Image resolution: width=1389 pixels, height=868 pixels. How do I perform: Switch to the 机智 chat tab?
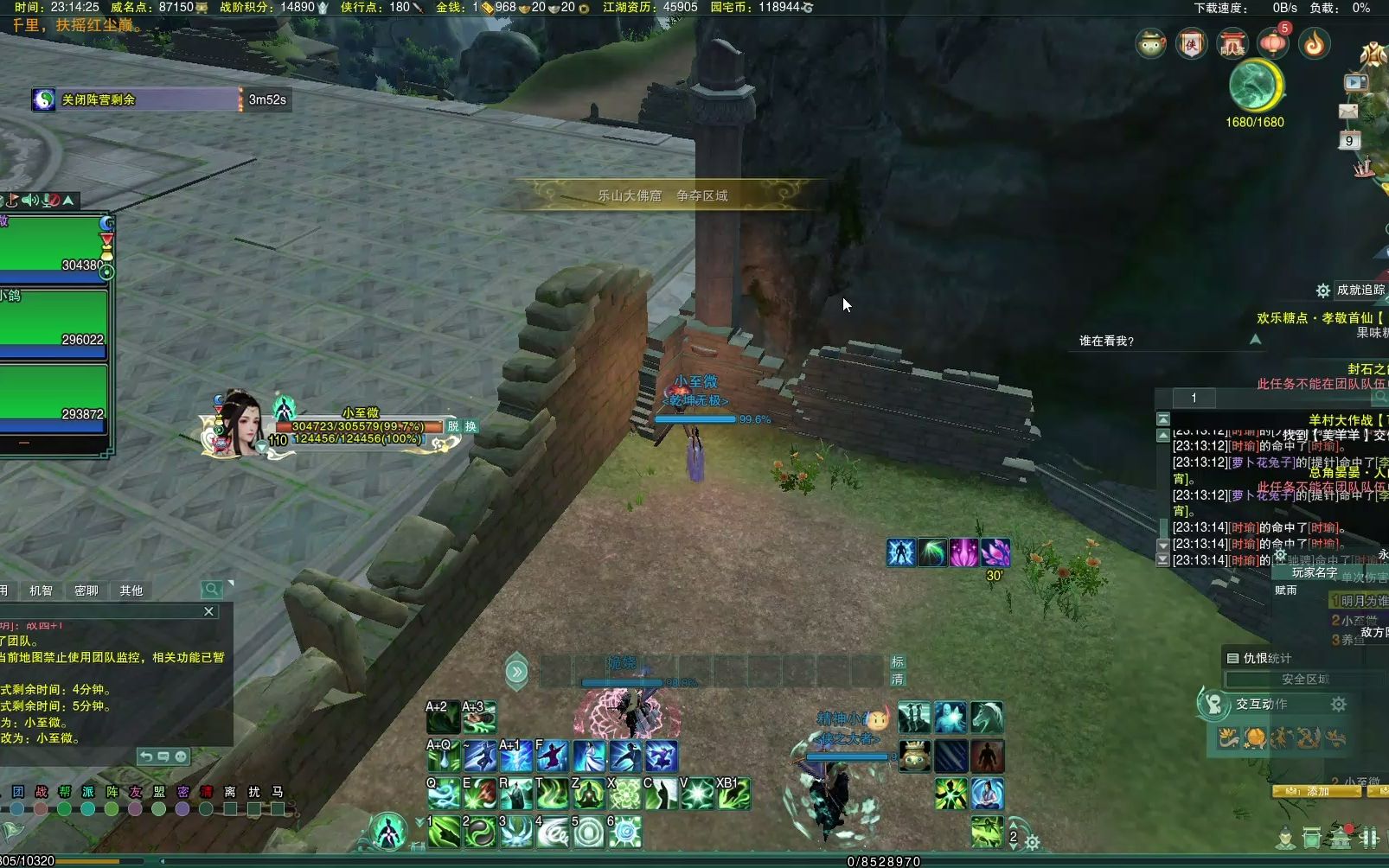click(x=41, y=590)
